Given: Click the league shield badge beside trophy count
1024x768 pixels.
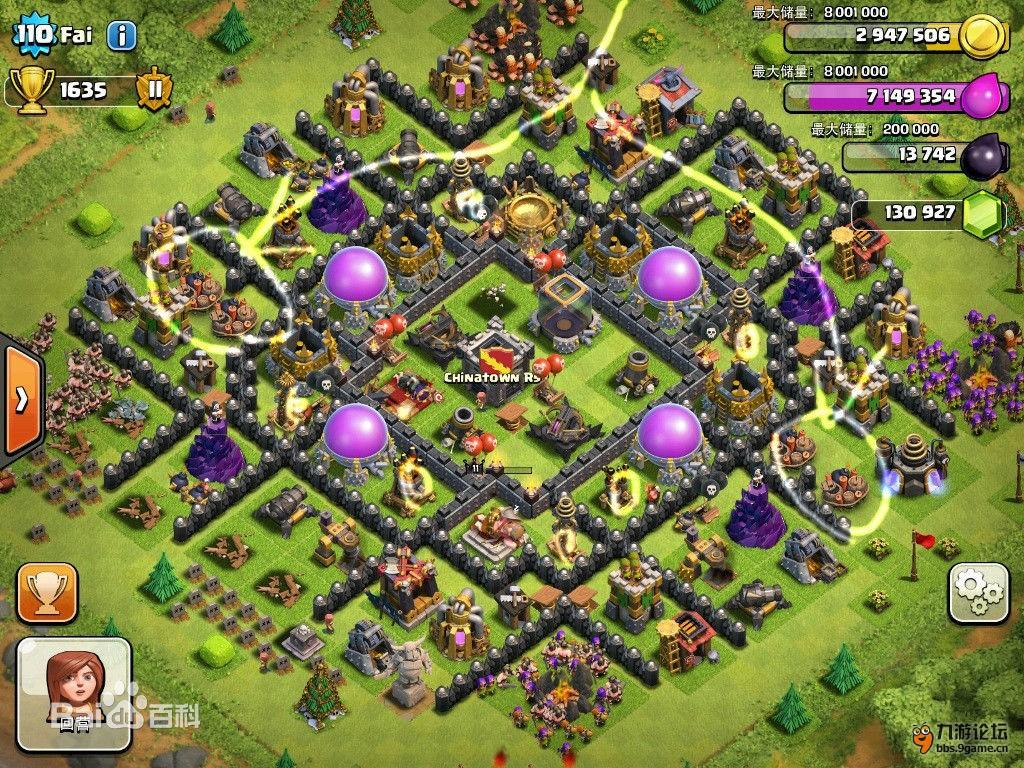Looking at the screenshot, I should (154, 89).
